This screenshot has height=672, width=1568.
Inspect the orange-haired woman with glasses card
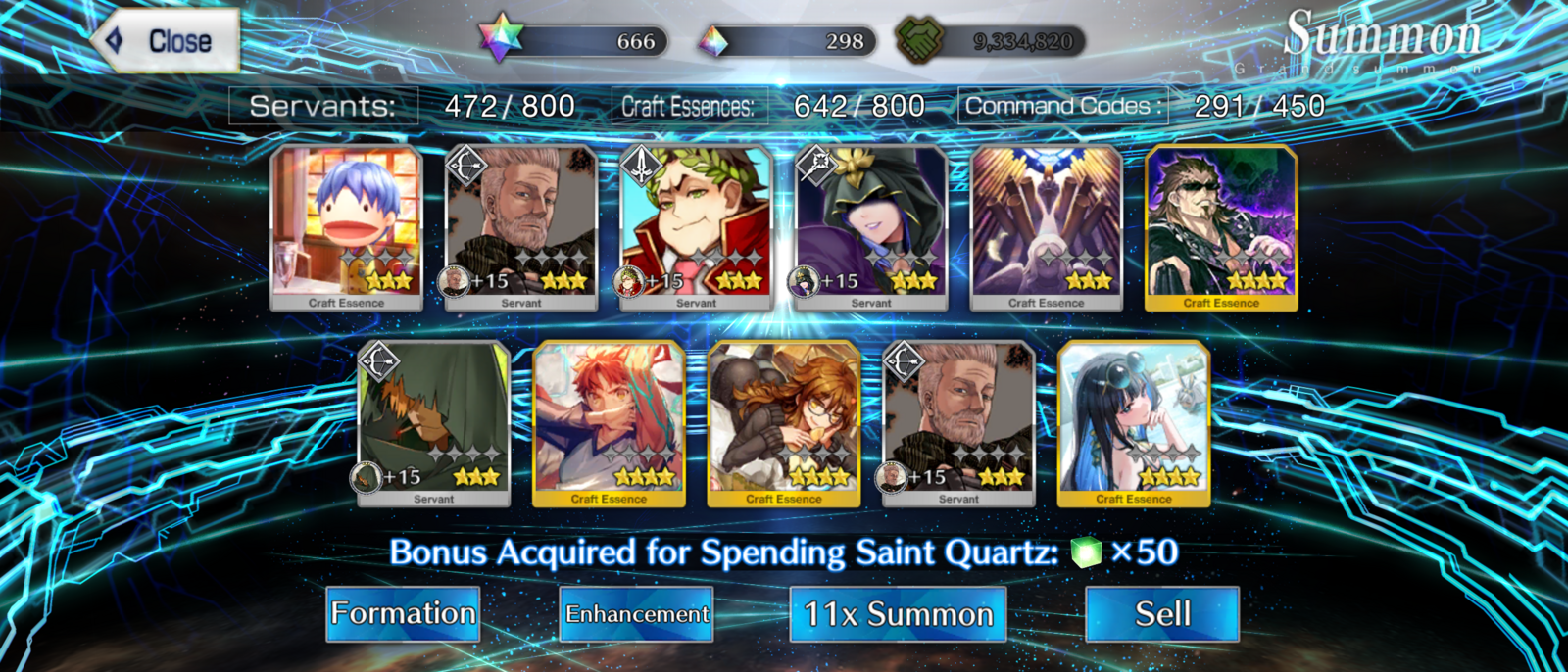pos(784,423)
